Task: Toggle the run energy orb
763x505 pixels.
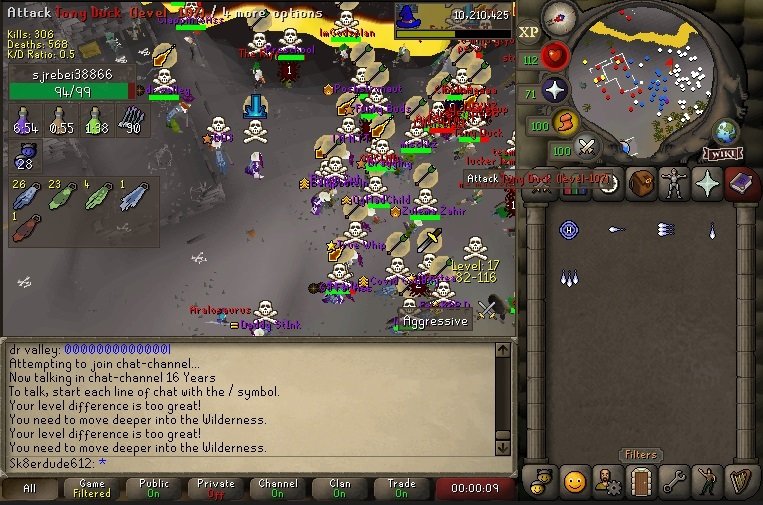Action: (x=568, y=124)
